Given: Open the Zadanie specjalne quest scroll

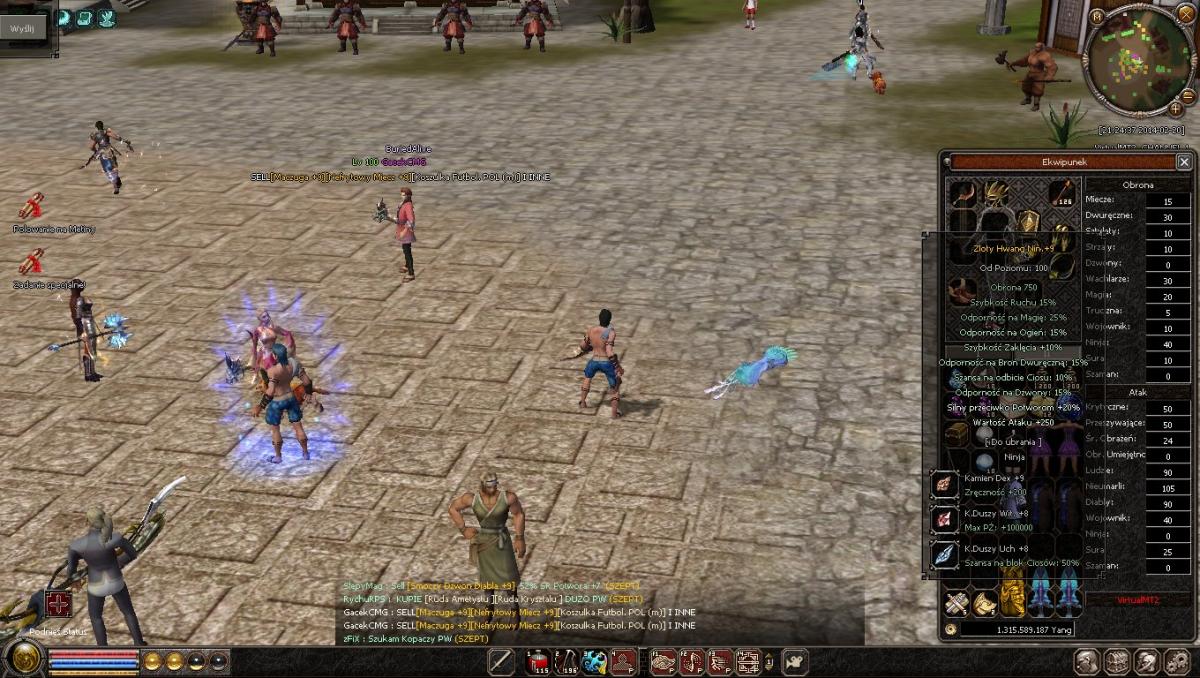Looking at the screenshot, I should 32,262.
